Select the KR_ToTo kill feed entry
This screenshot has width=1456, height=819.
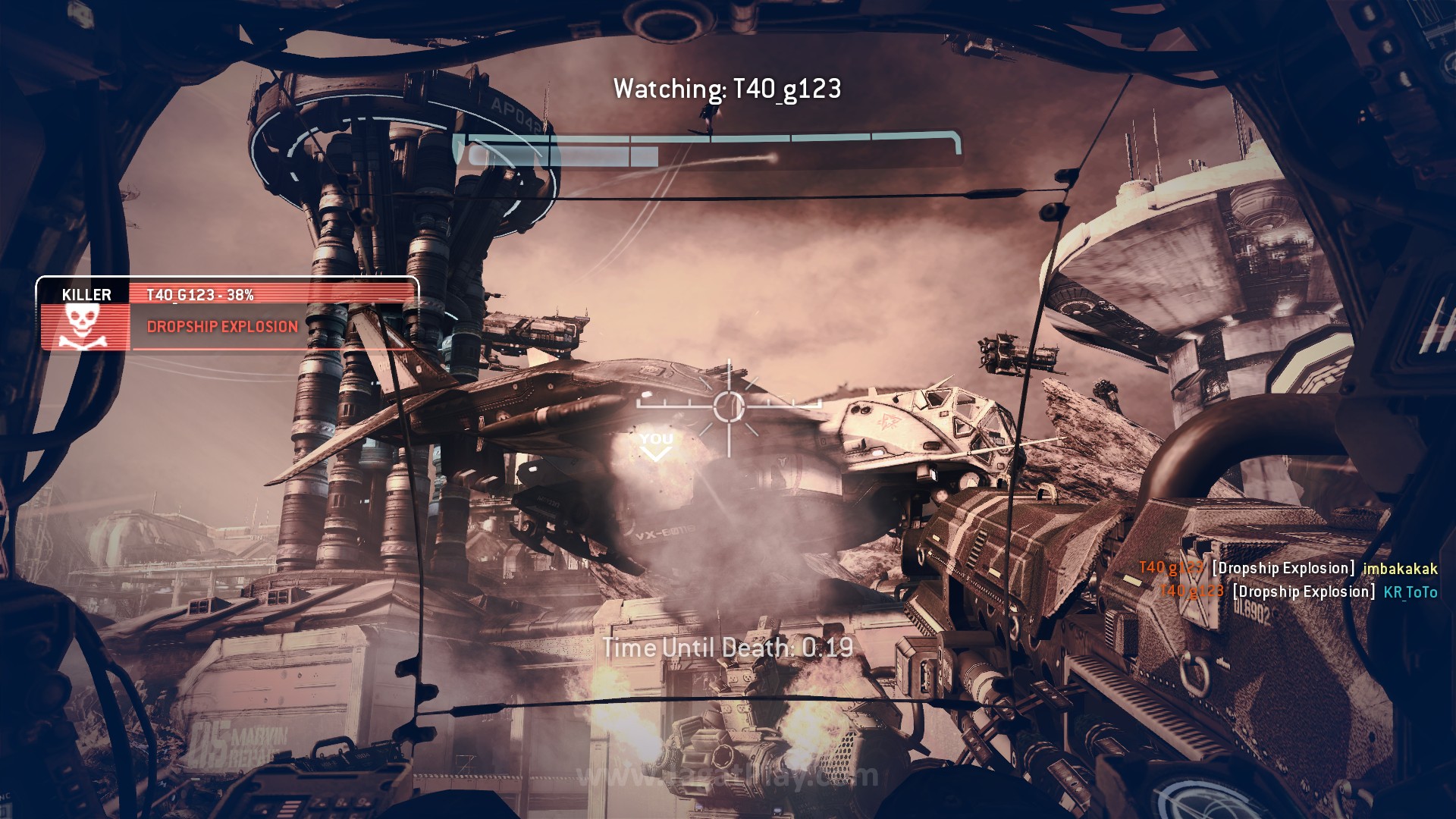1298,591
